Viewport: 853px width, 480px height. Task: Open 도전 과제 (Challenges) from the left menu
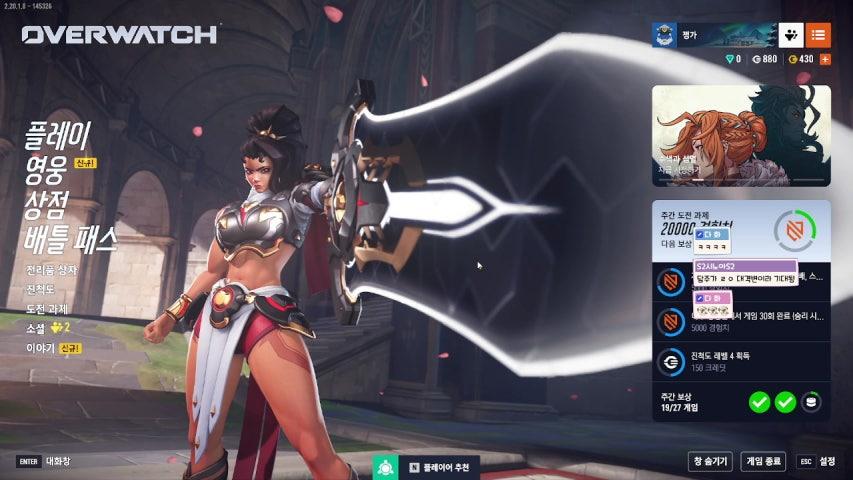pos(47,308)
